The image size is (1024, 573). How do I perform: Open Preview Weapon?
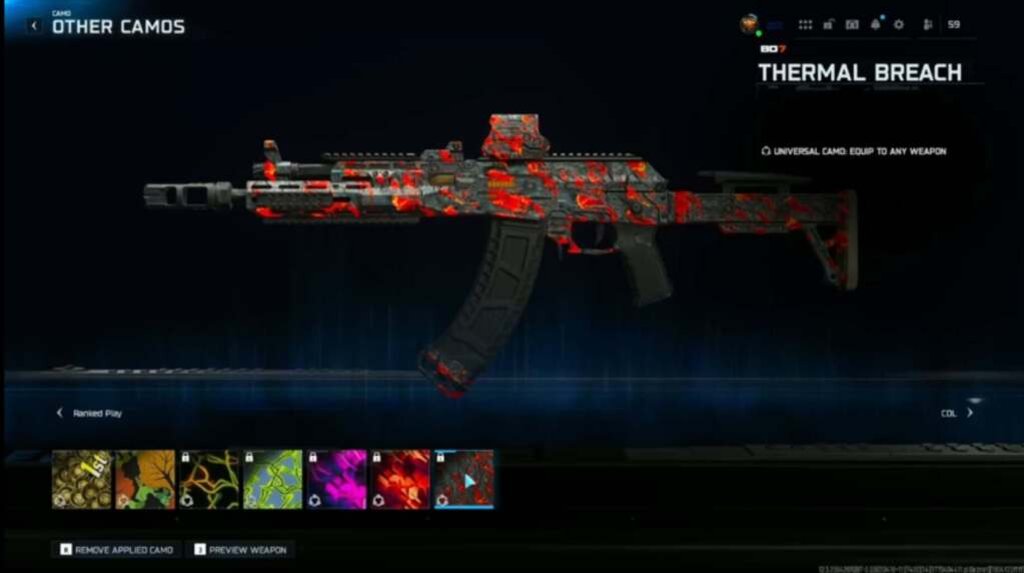(240, 550)
